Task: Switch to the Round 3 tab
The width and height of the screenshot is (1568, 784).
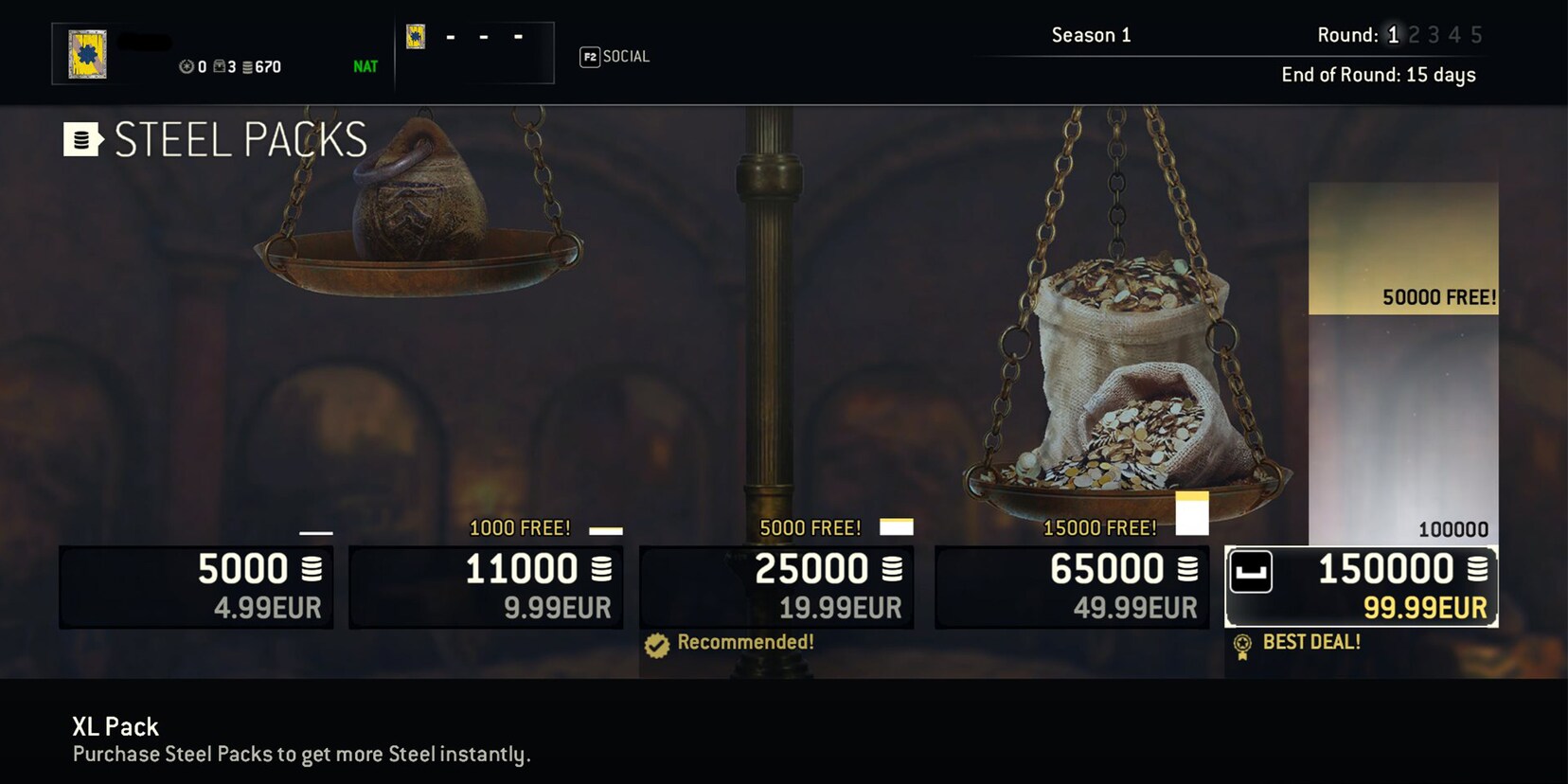Action: click(x=1434, y=34)
